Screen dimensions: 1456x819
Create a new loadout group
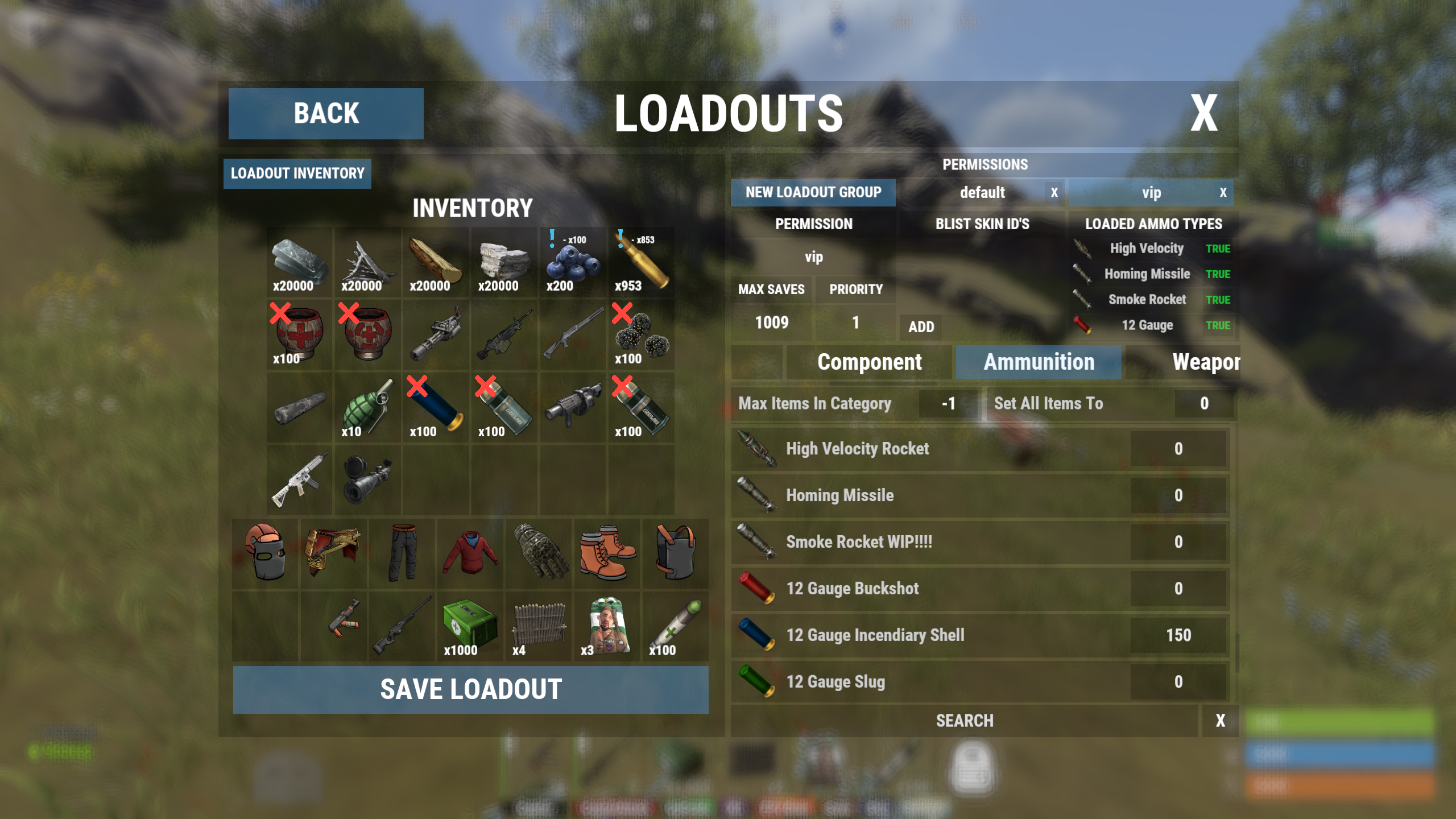(x=813, y=193)
